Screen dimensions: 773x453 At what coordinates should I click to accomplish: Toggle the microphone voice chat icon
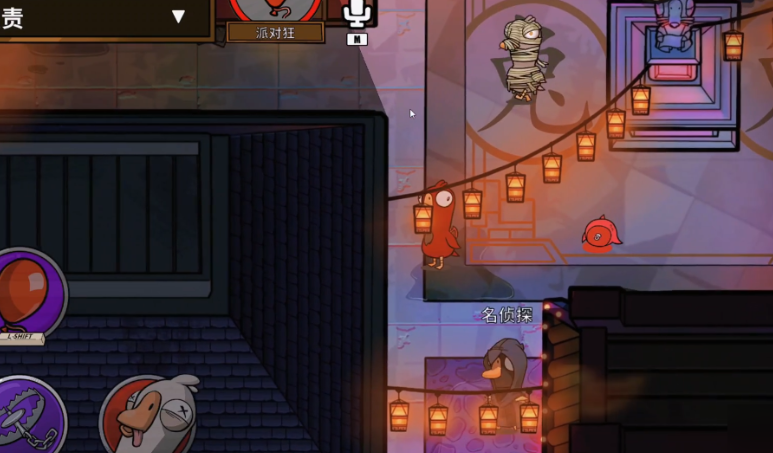pos(357,13)
